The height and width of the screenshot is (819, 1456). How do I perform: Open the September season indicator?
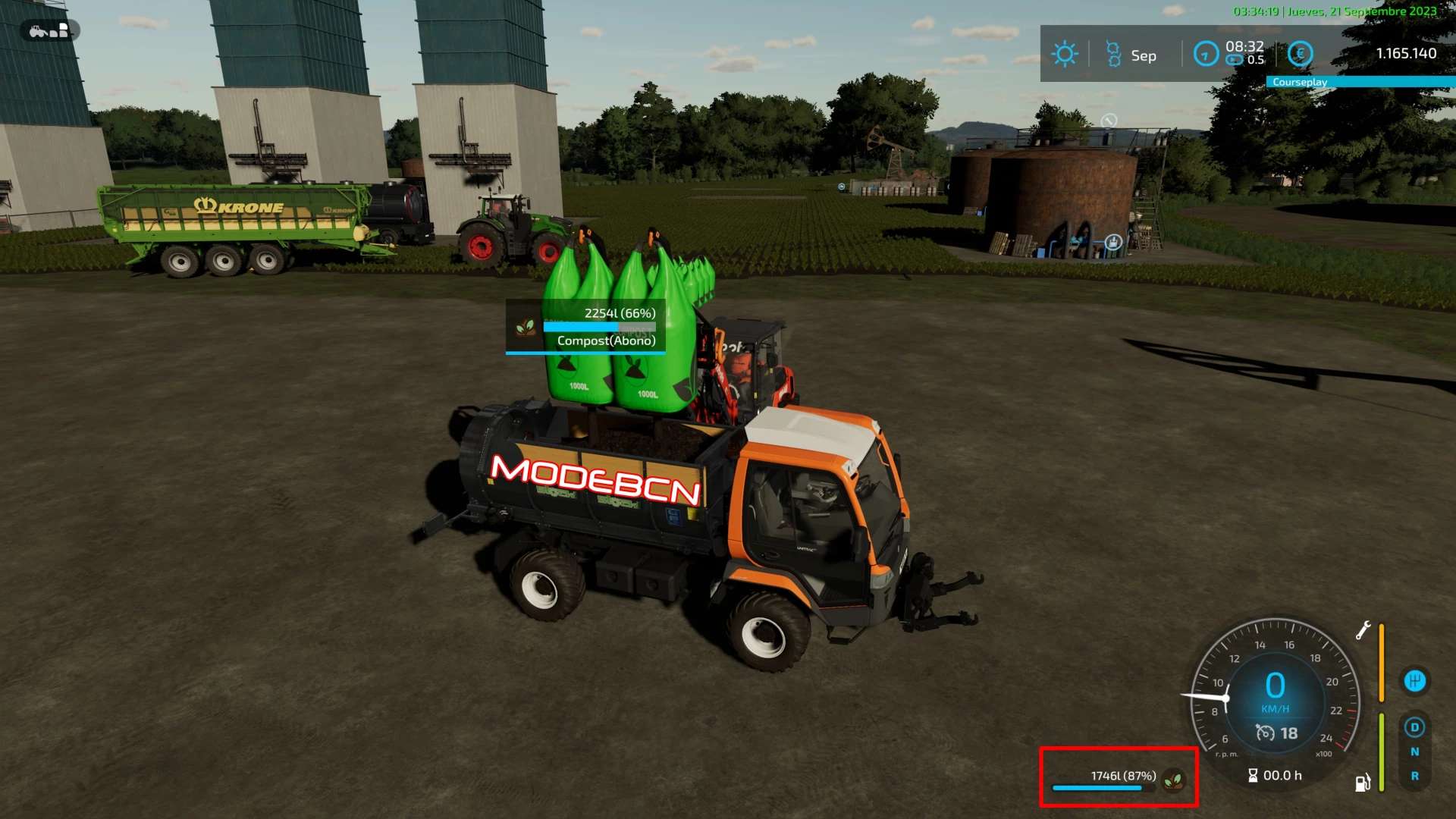[x=1131, y=55]
